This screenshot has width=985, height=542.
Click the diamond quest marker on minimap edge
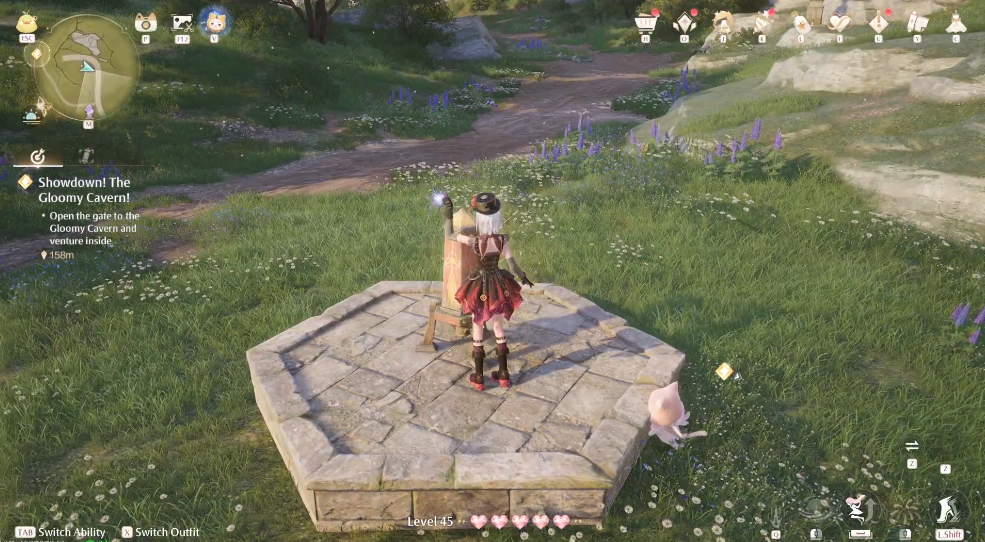click(39, 54)
